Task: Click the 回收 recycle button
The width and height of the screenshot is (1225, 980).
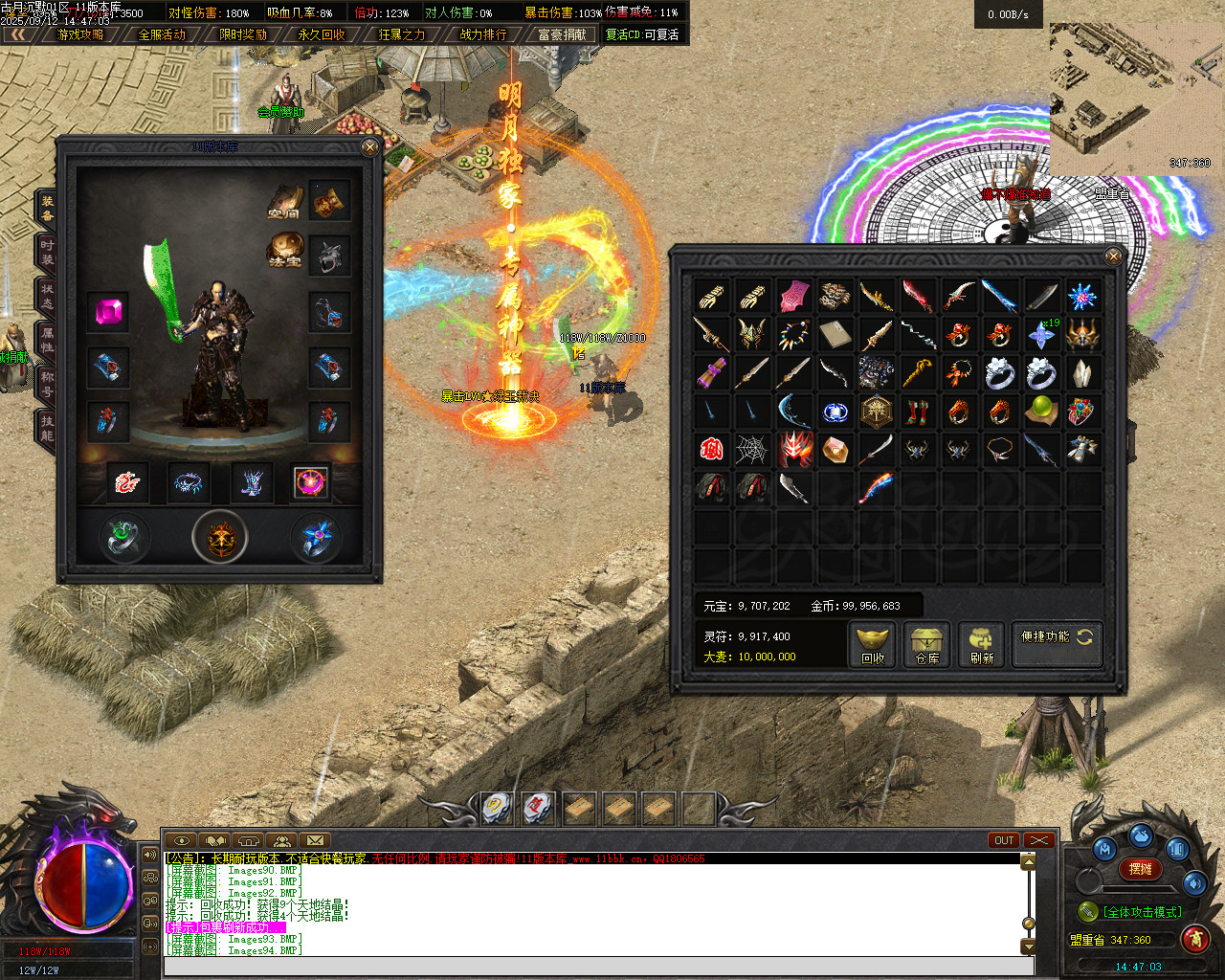Action: tap(873, 645)
